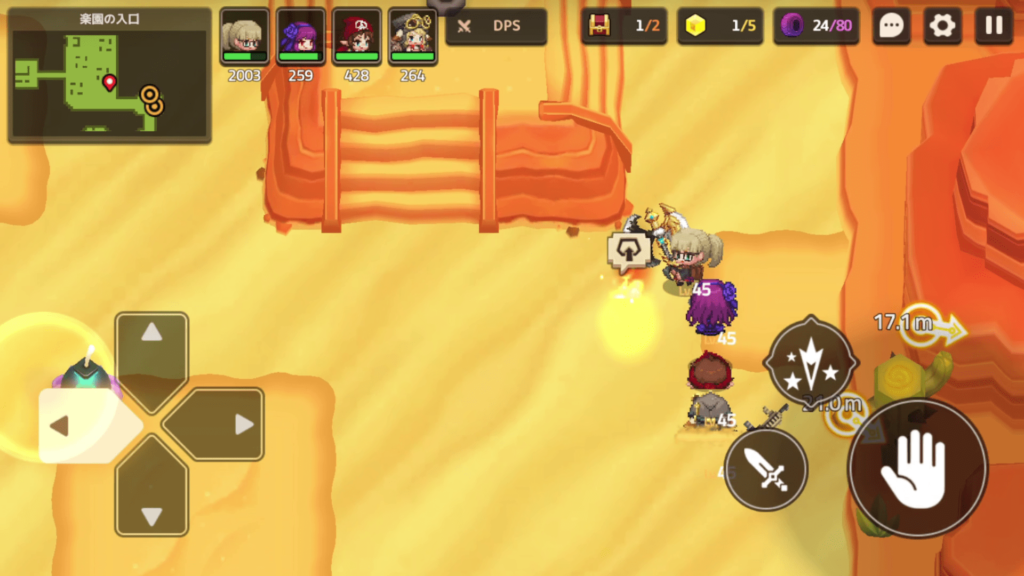This screenshot has height=576, width=1024.
Task: Open the gear settings menu
Action: [942, 27]
